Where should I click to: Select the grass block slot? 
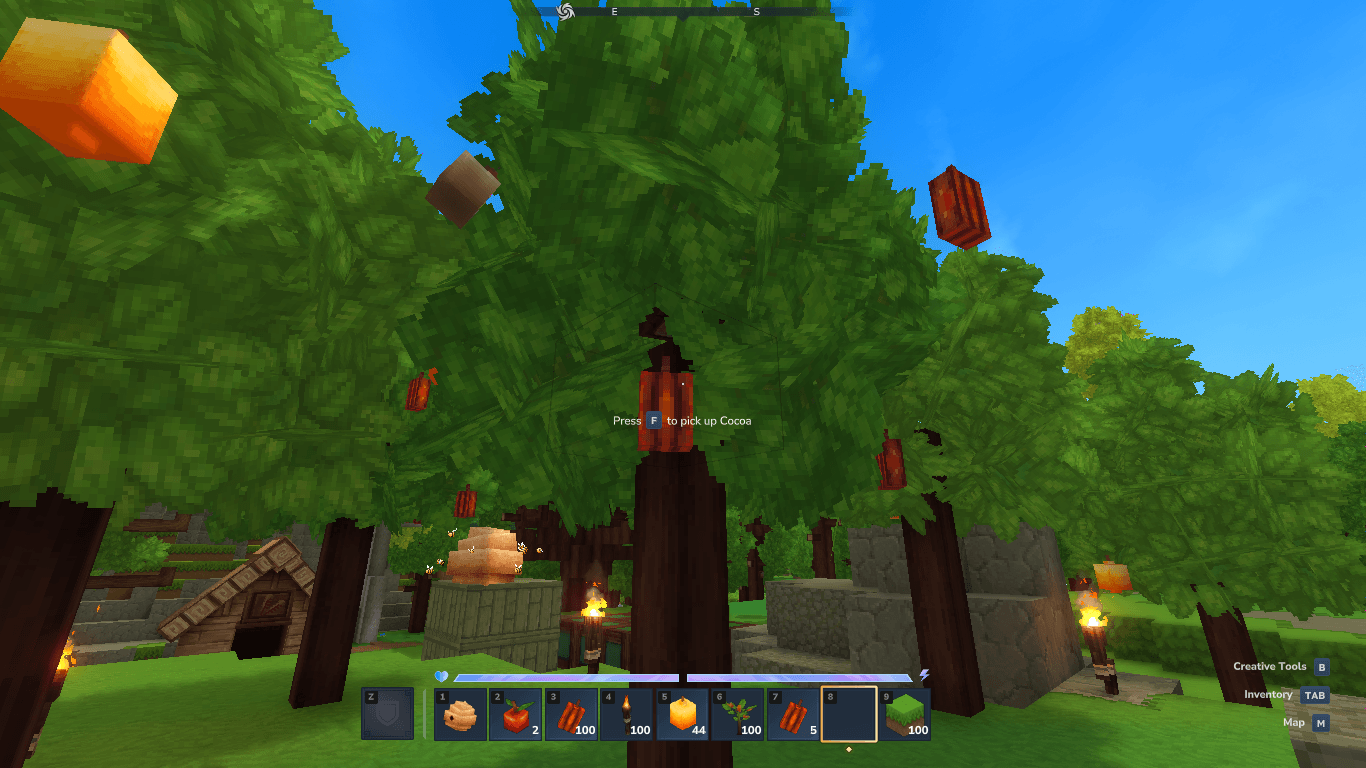pyautogui.click(x=905, y=714)
